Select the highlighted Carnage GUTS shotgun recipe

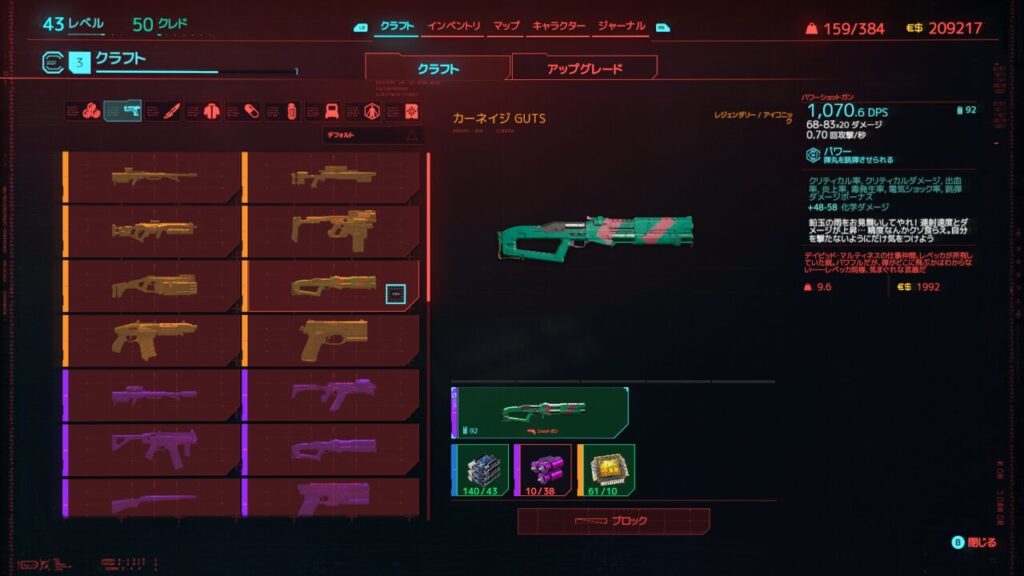(331, 286)
